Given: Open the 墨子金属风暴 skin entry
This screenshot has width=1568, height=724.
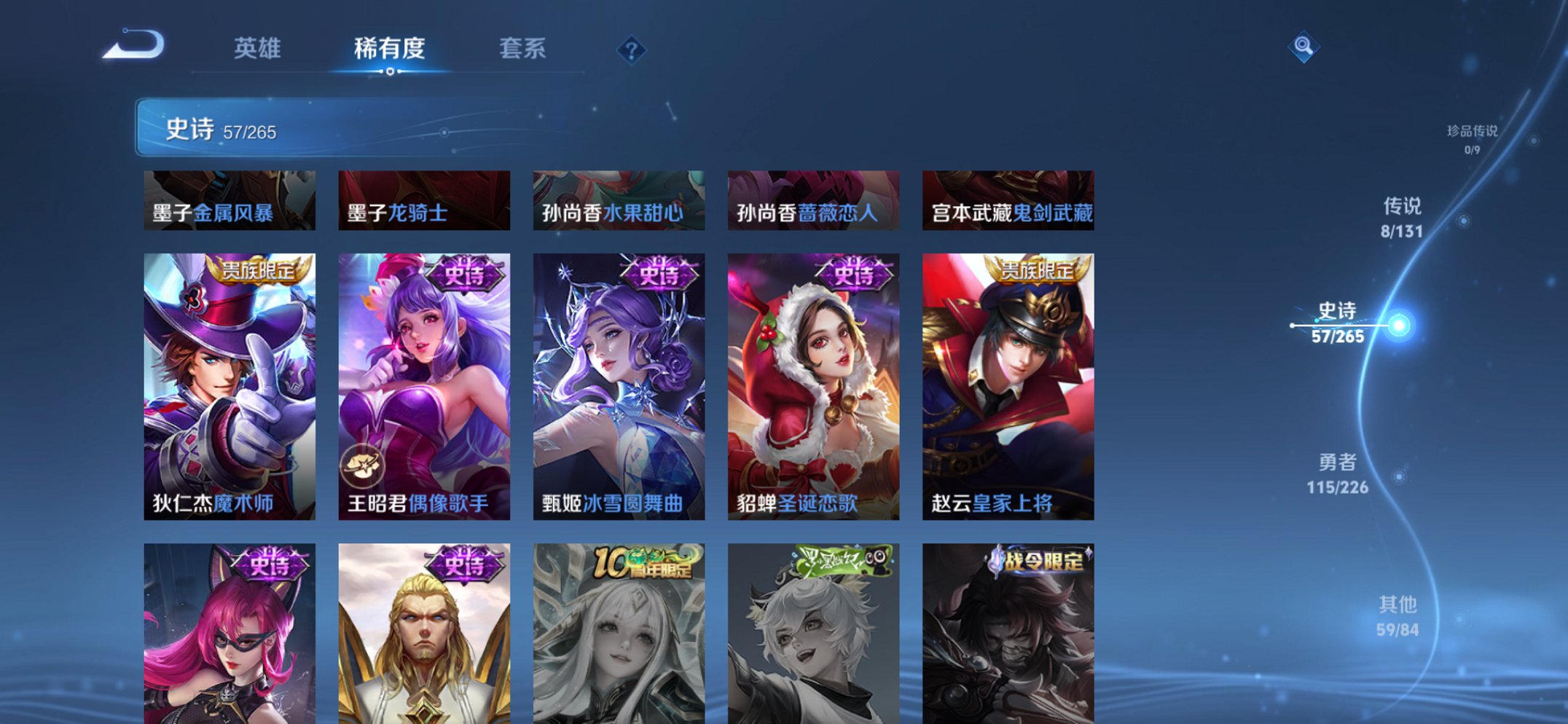Looking at the screenshot, I should [230, 200].
